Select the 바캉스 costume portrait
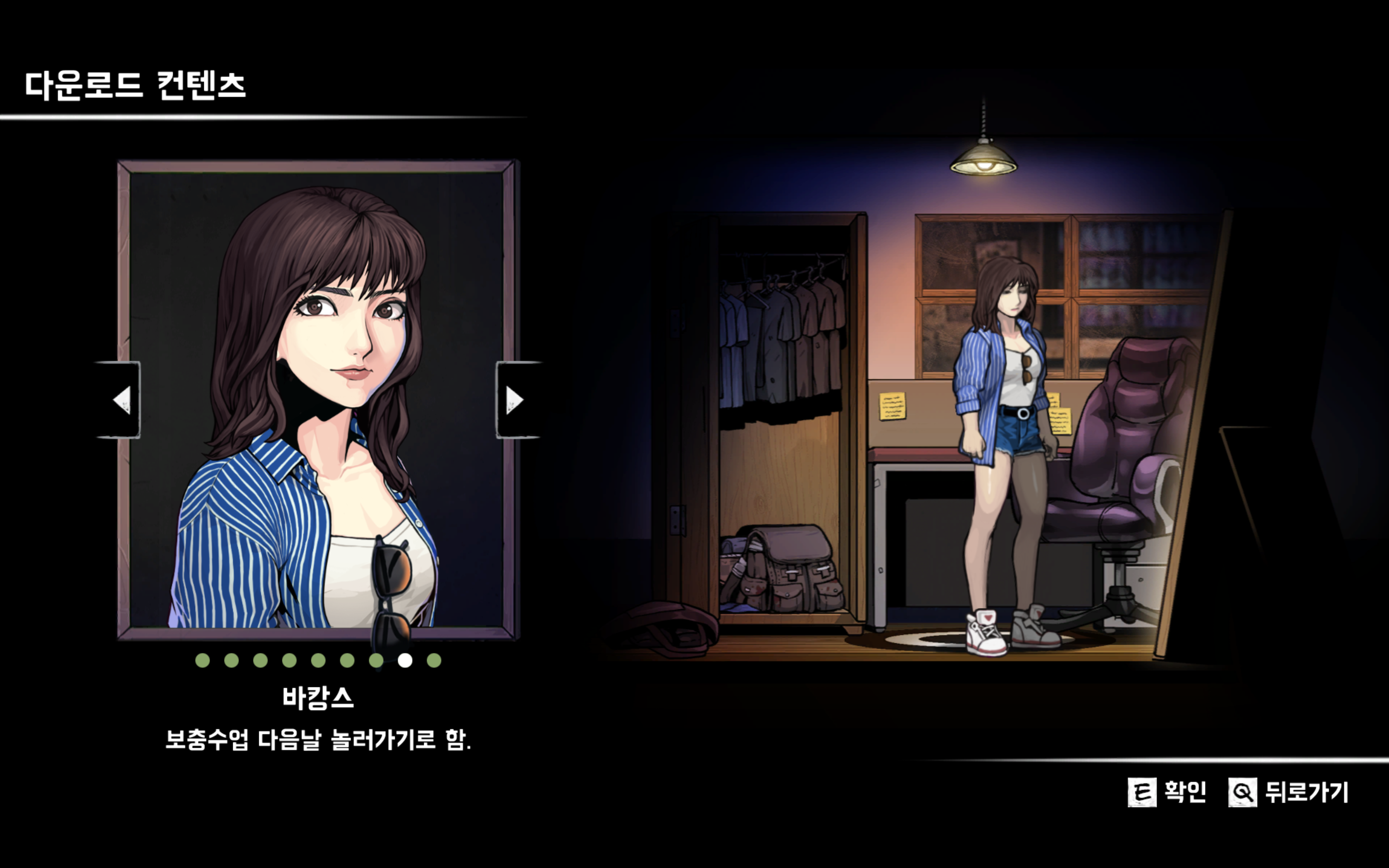 317,400
